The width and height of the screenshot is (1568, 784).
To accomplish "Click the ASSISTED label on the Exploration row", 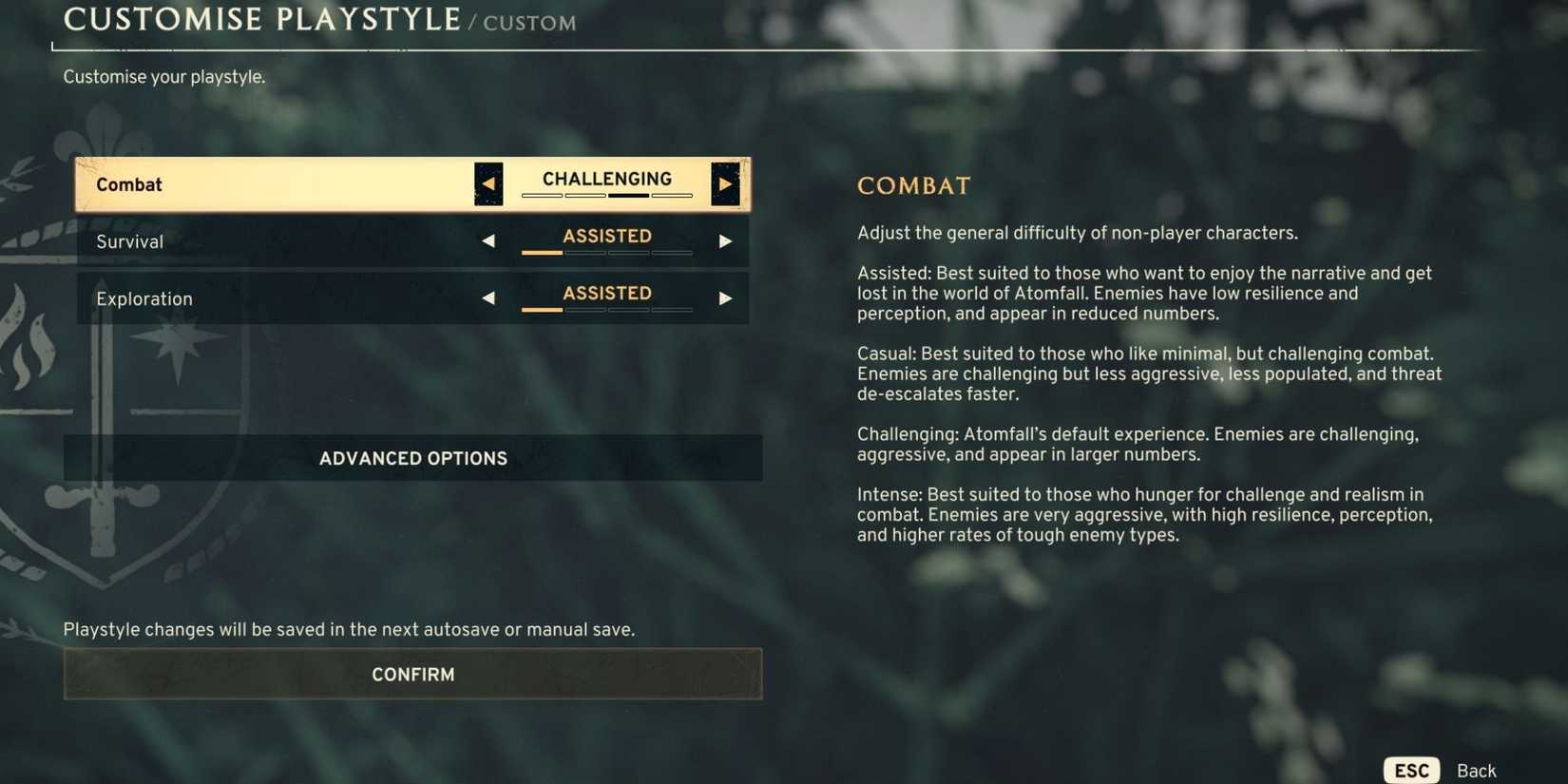I will tap(606, 293).
